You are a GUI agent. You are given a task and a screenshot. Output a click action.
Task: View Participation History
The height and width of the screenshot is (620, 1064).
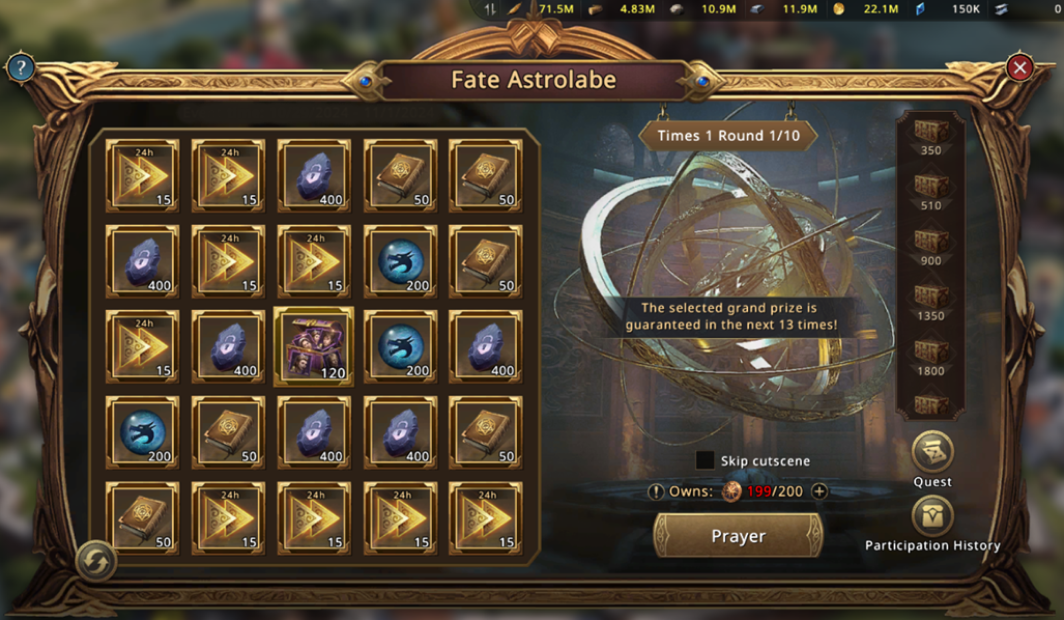(932, 518)
